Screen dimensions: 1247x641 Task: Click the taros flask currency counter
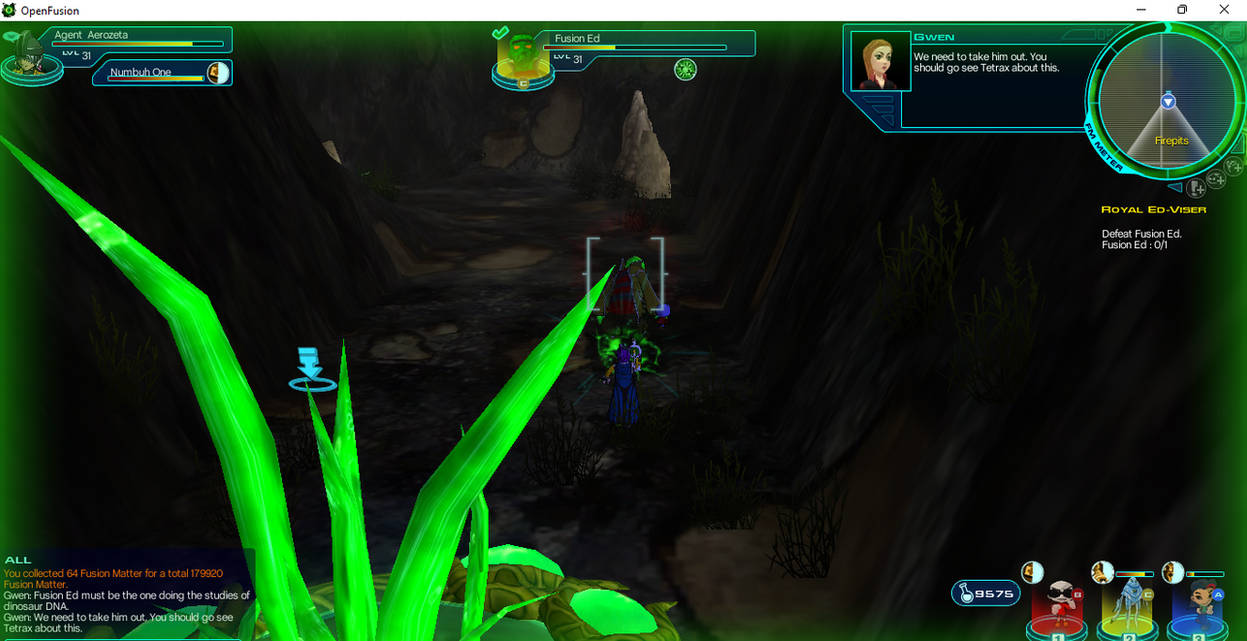click(x=986, y=594)
